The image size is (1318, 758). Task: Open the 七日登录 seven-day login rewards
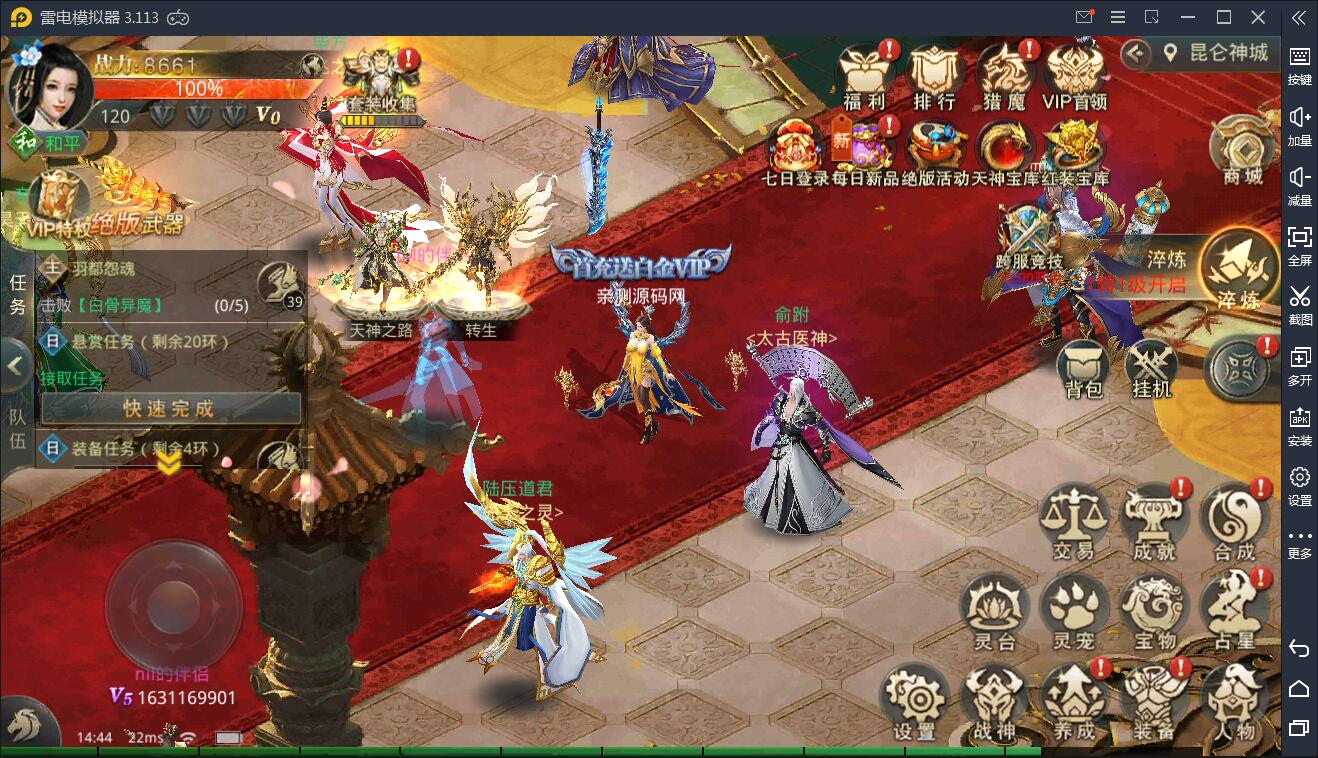(795, 148)
